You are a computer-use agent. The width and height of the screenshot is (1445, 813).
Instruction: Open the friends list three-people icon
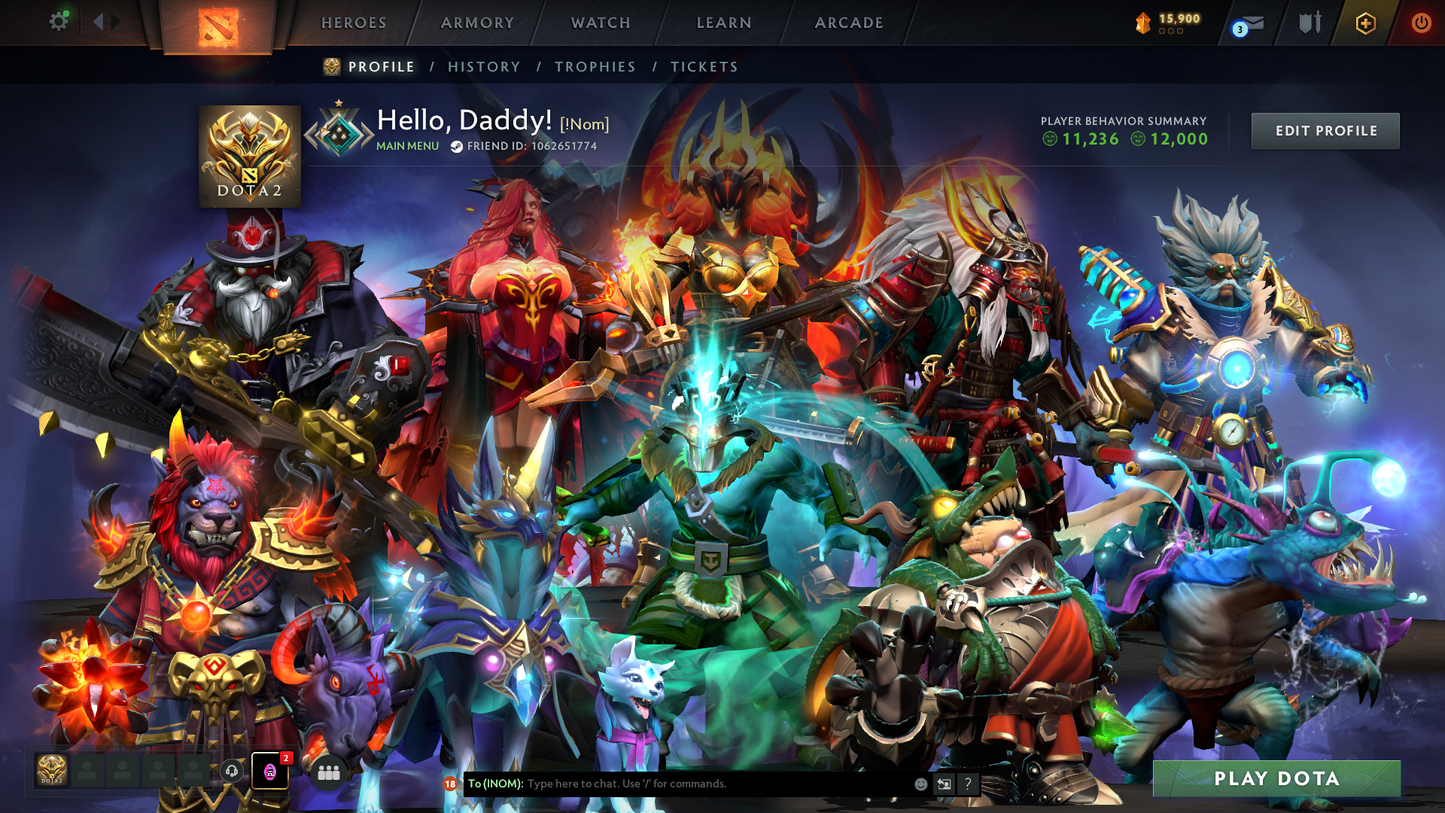330,771
